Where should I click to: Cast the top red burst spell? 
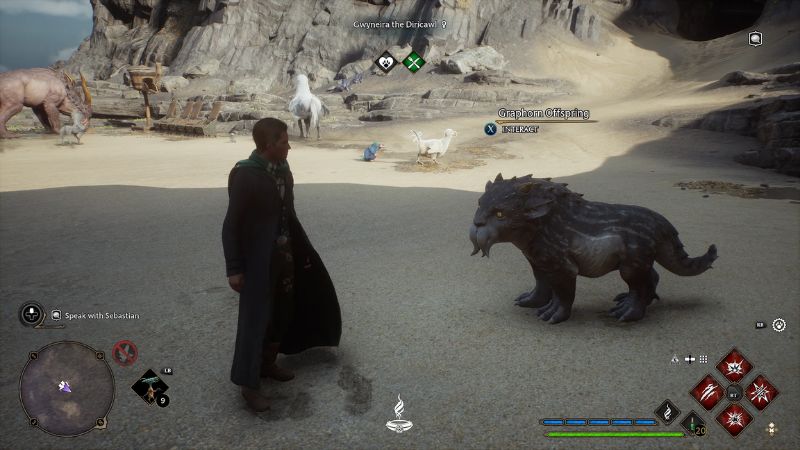point(734,366)
